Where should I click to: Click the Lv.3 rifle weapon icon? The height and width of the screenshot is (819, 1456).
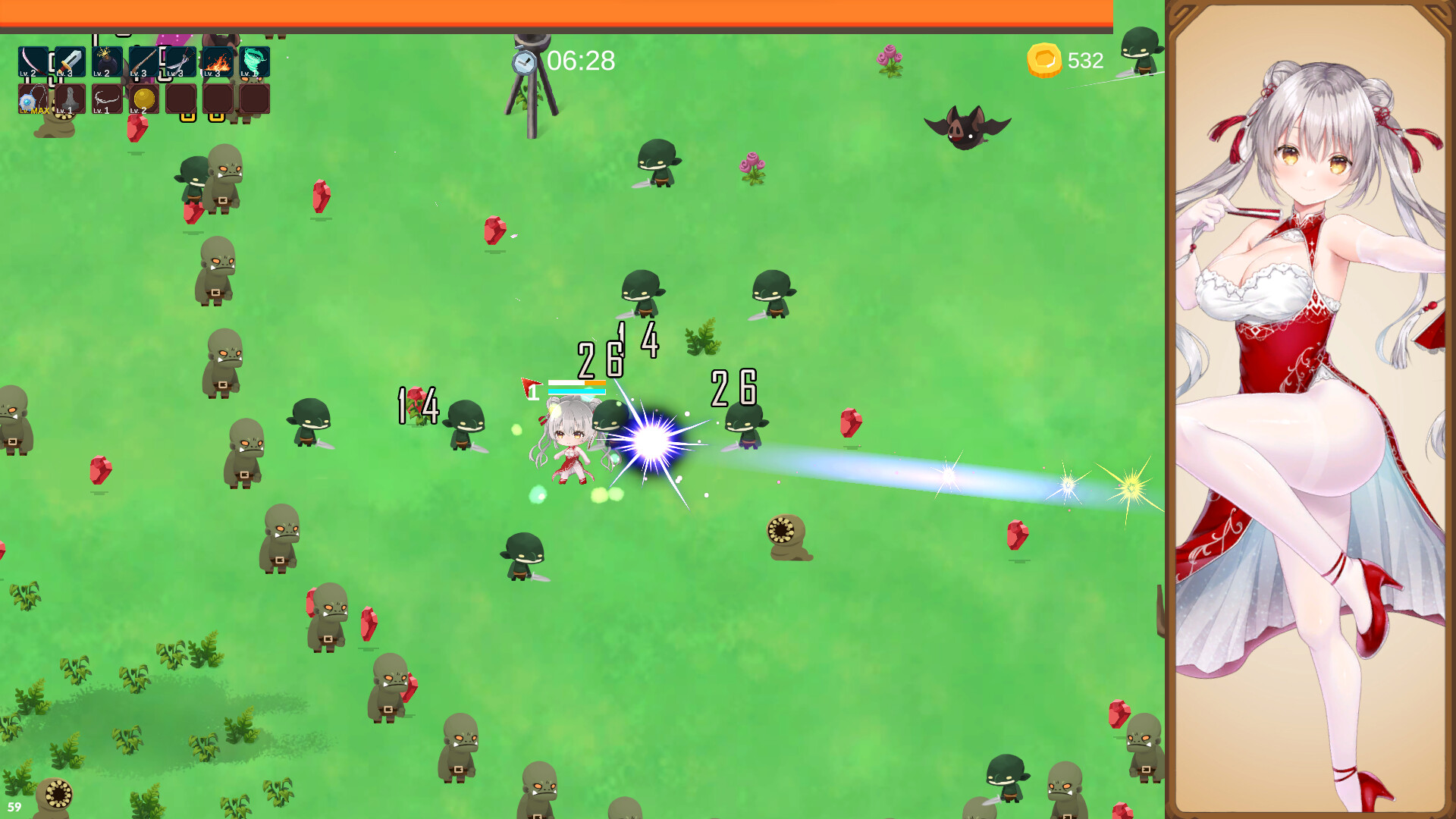click(144, 61)
